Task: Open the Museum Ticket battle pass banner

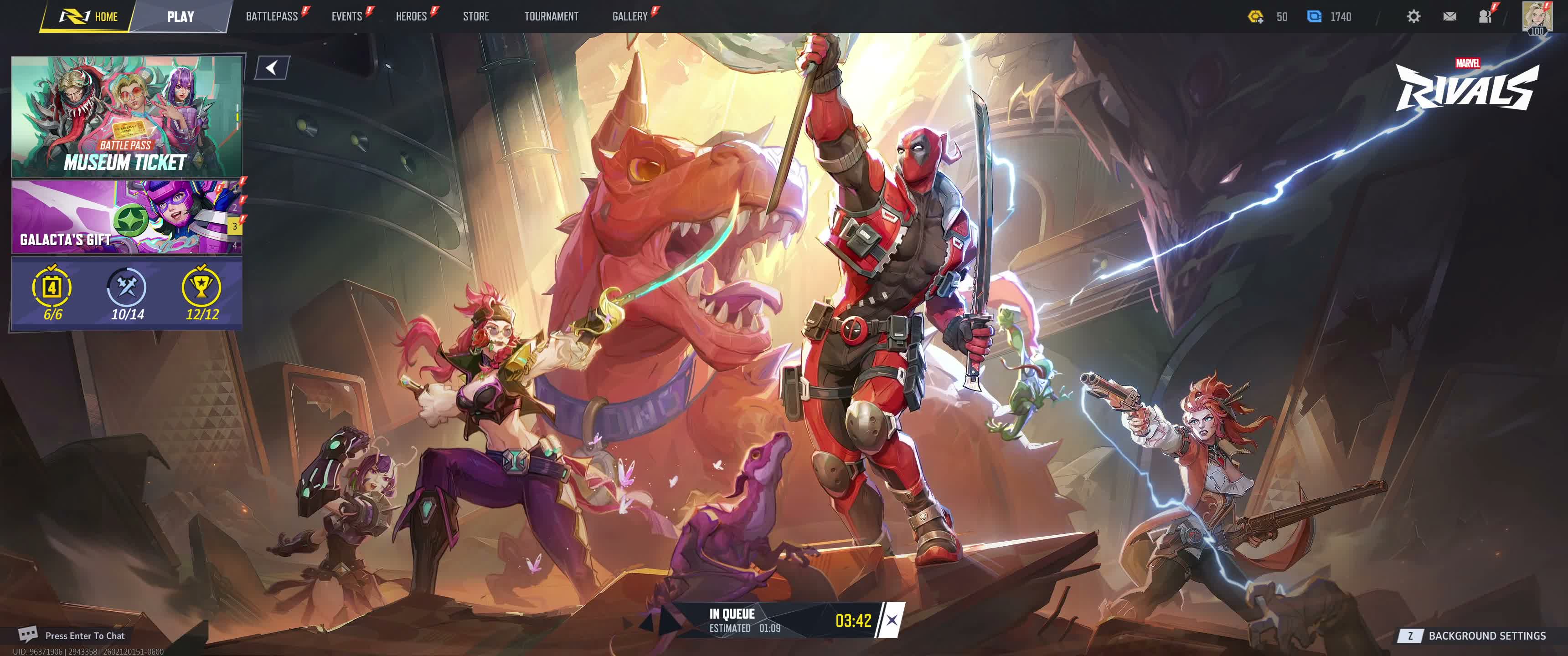Action: 126,116
